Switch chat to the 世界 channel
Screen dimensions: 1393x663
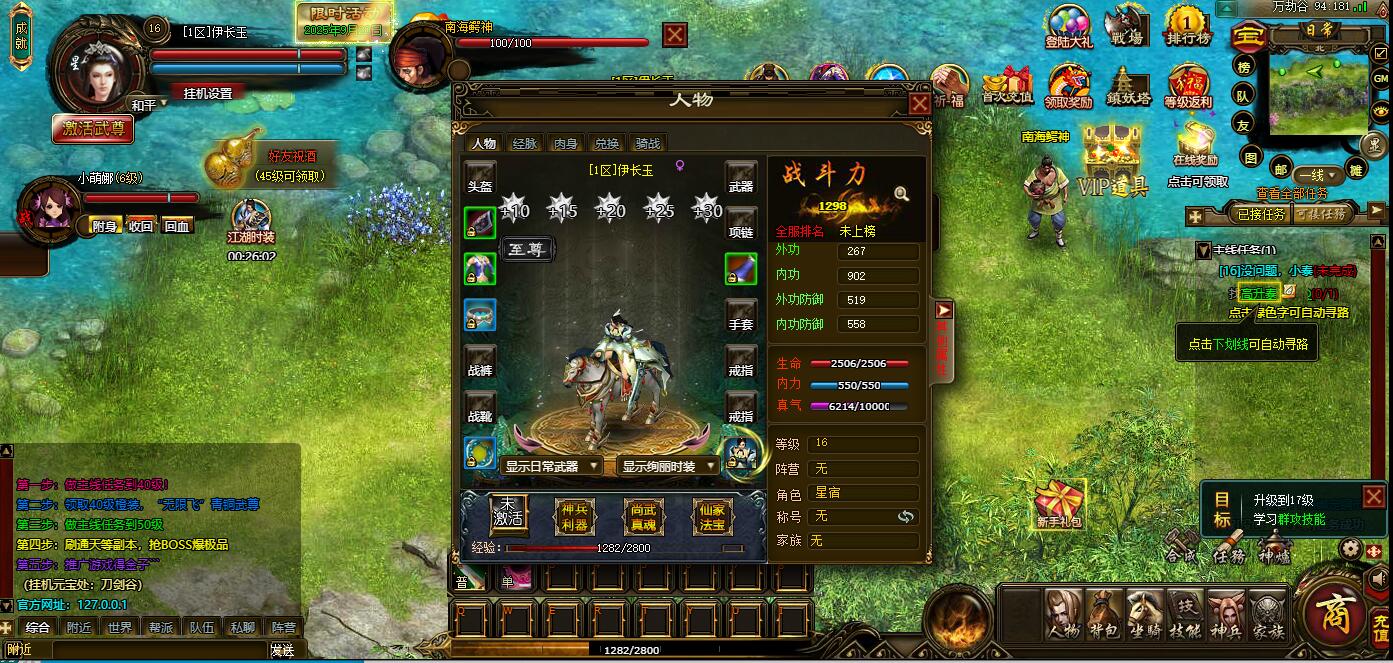pyautogui.click(x=120, y=628)
